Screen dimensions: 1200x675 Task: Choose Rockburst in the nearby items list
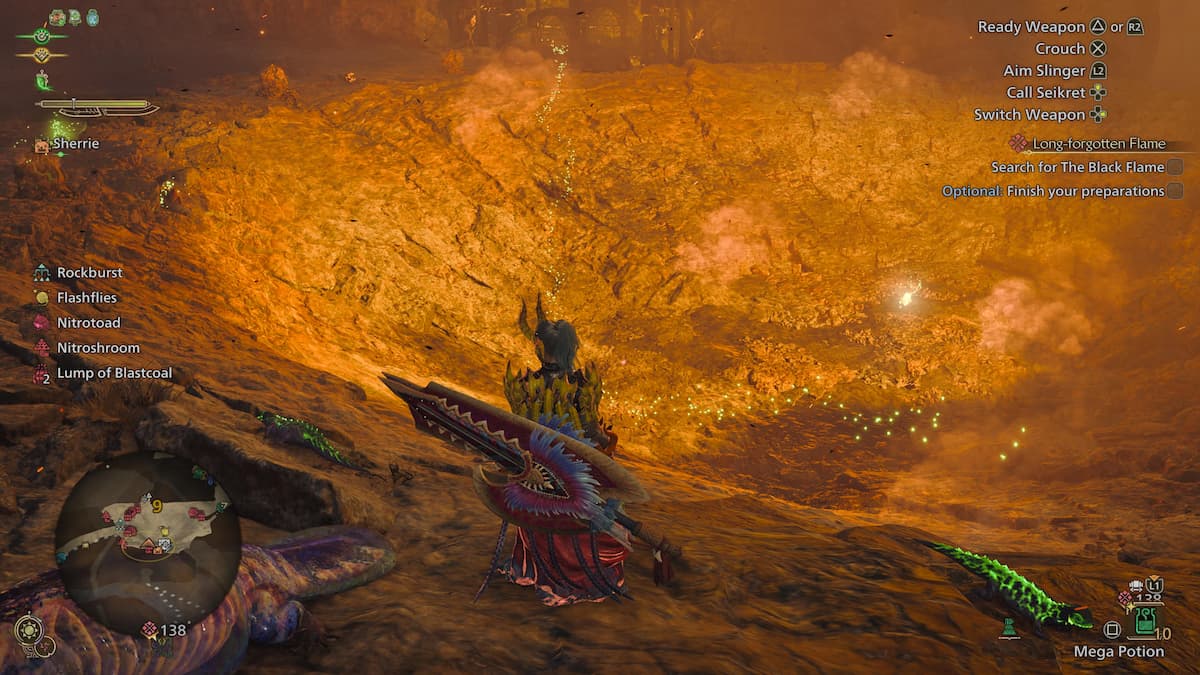[x=89, y=272]
